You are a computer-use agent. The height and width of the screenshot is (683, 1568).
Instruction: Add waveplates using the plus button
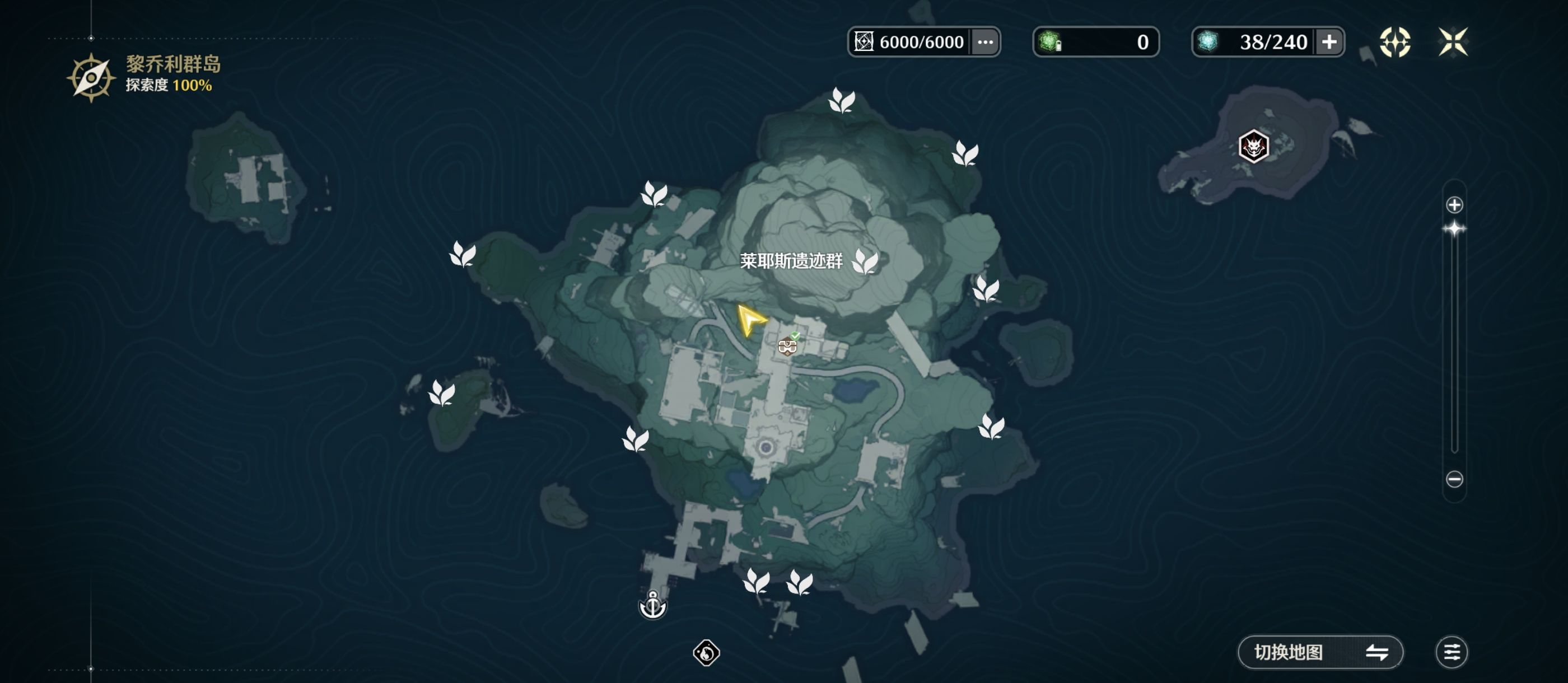[x=1329, y=42]
